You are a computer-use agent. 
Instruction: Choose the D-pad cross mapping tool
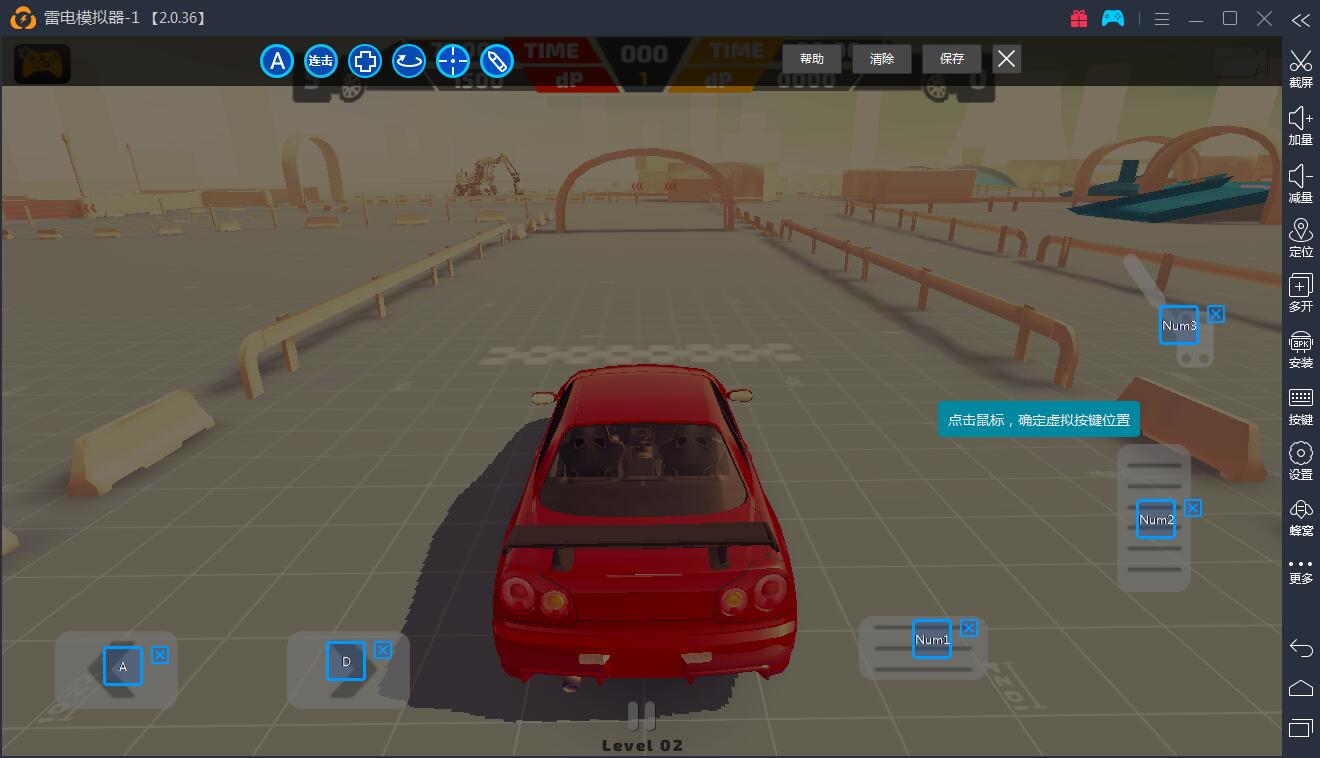pos(365,61)
